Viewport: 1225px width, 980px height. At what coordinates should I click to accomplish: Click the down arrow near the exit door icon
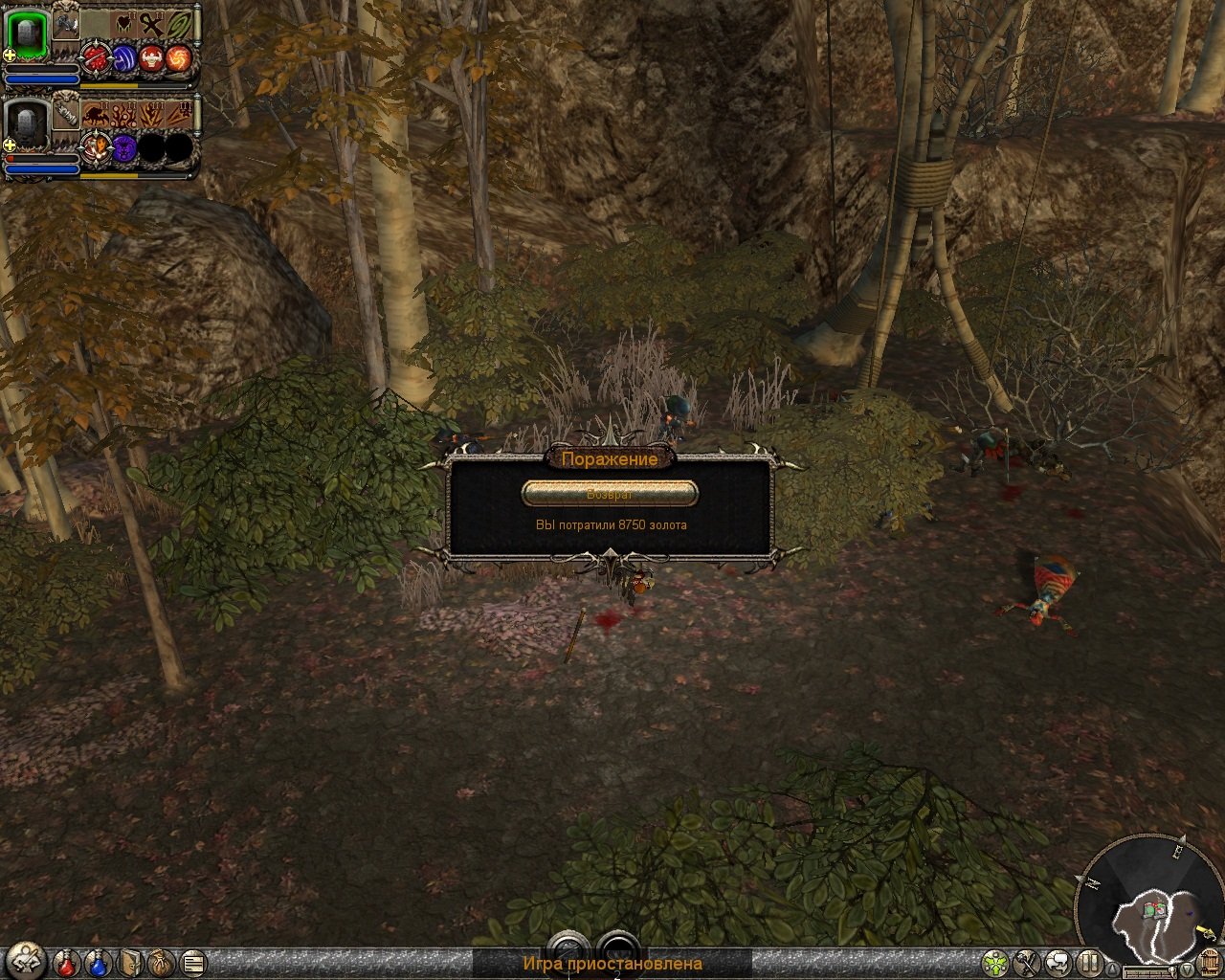[1187, 968]
